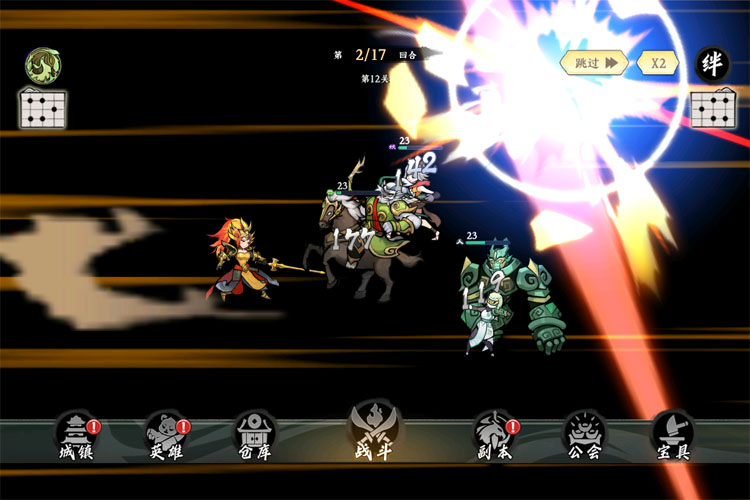Show the 宝具 treasure tab
Screen dimensions: 750x500
point(671,435)
